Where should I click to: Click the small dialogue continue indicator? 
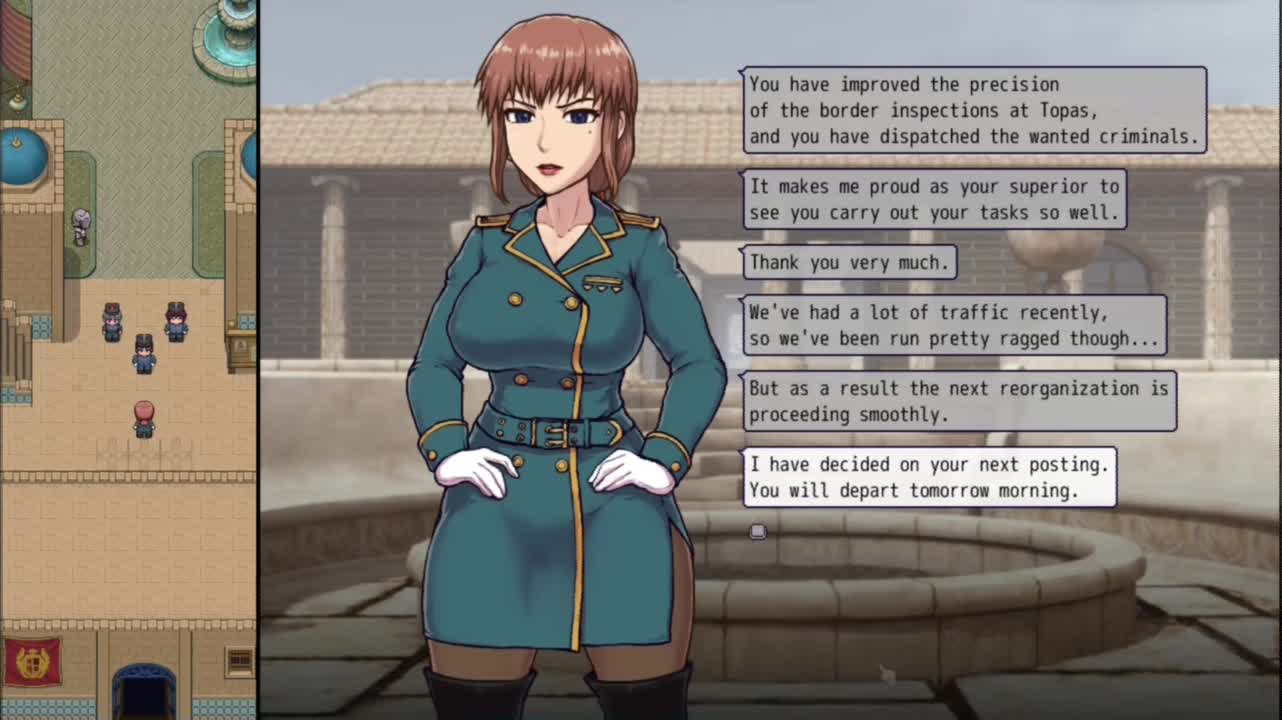coord(757,532)
